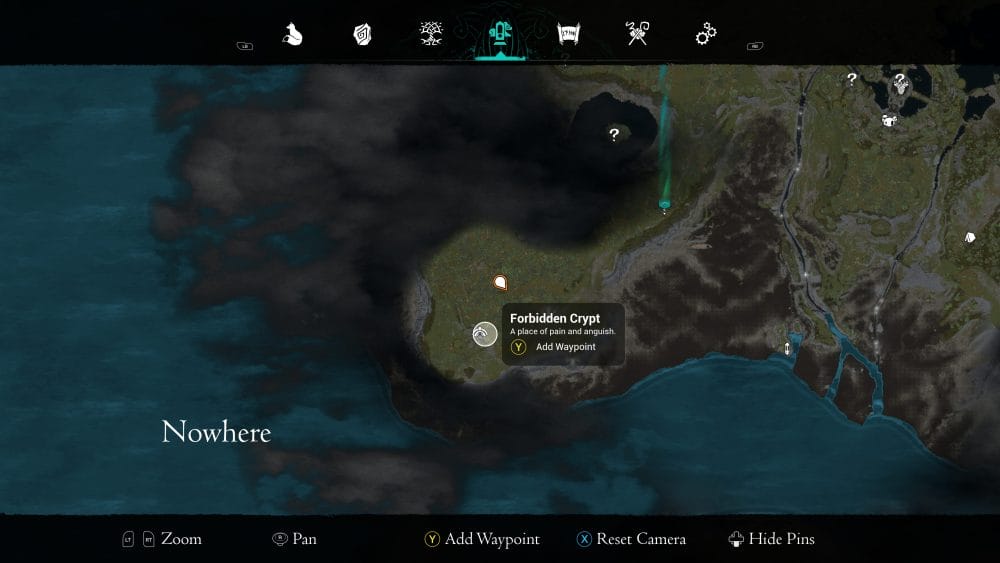Click the white tent marker at the map edge

coord(969,238)
